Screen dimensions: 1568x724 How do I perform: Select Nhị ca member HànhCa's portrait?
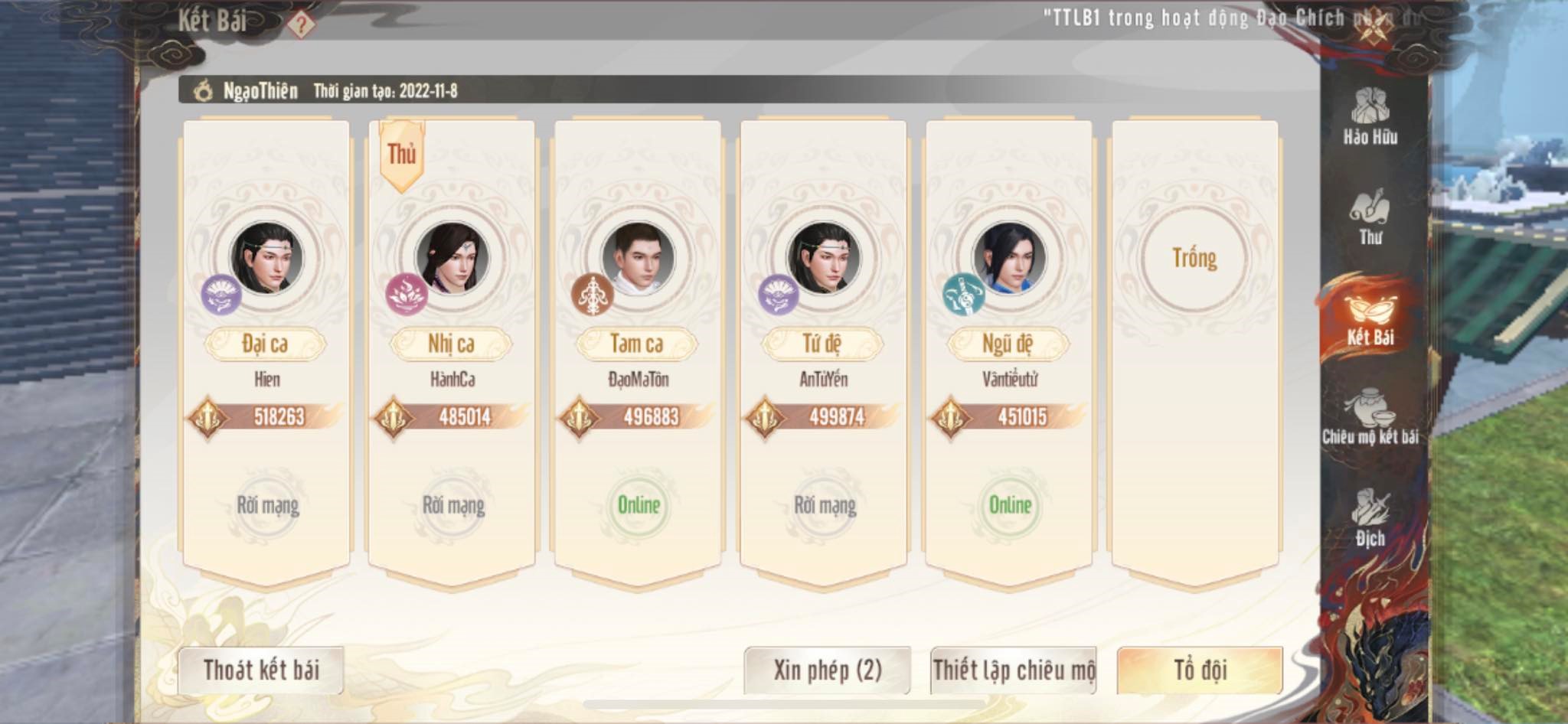(452, 258)
